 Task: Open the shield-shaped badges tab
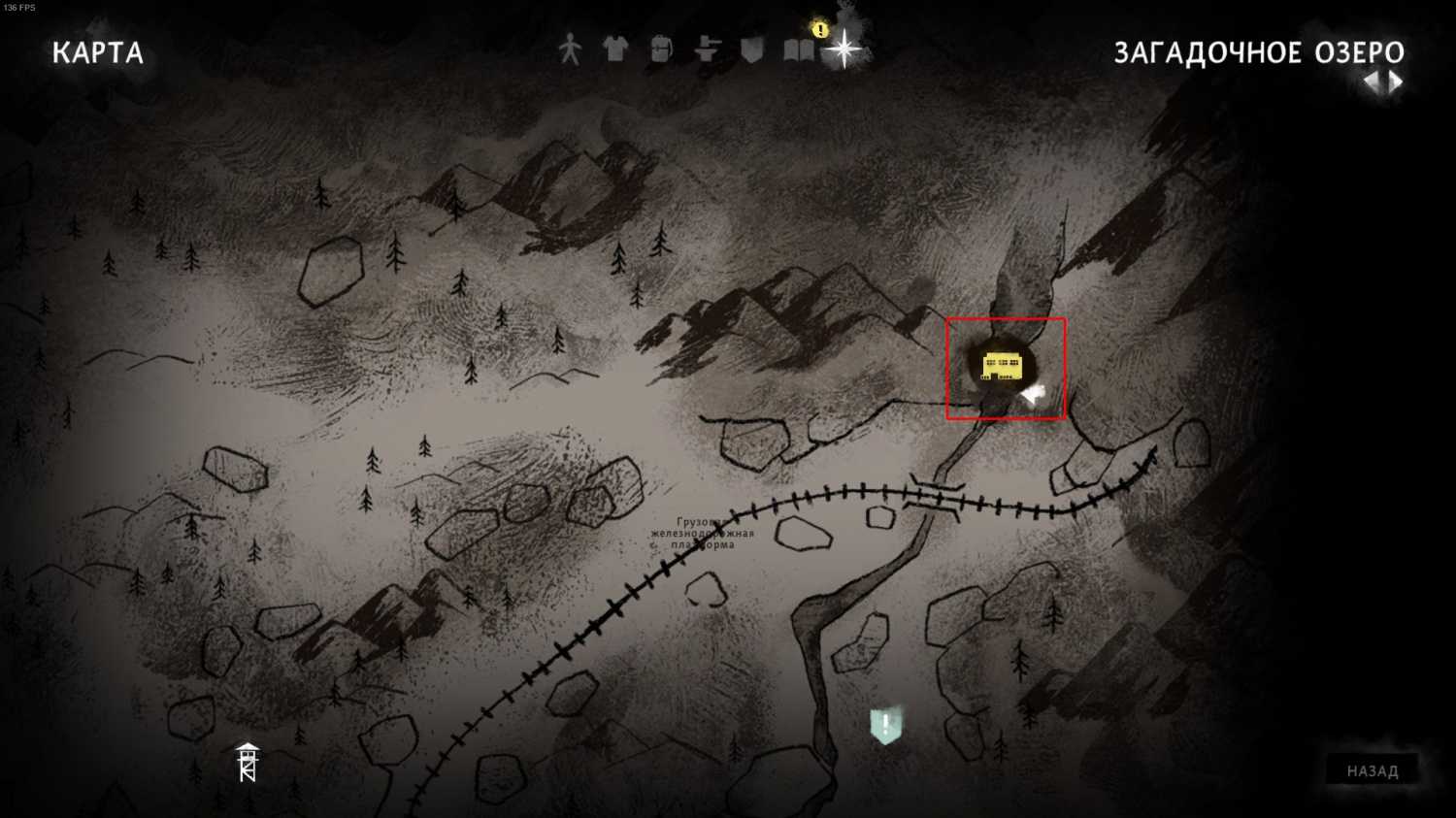(x=752, y=49)
